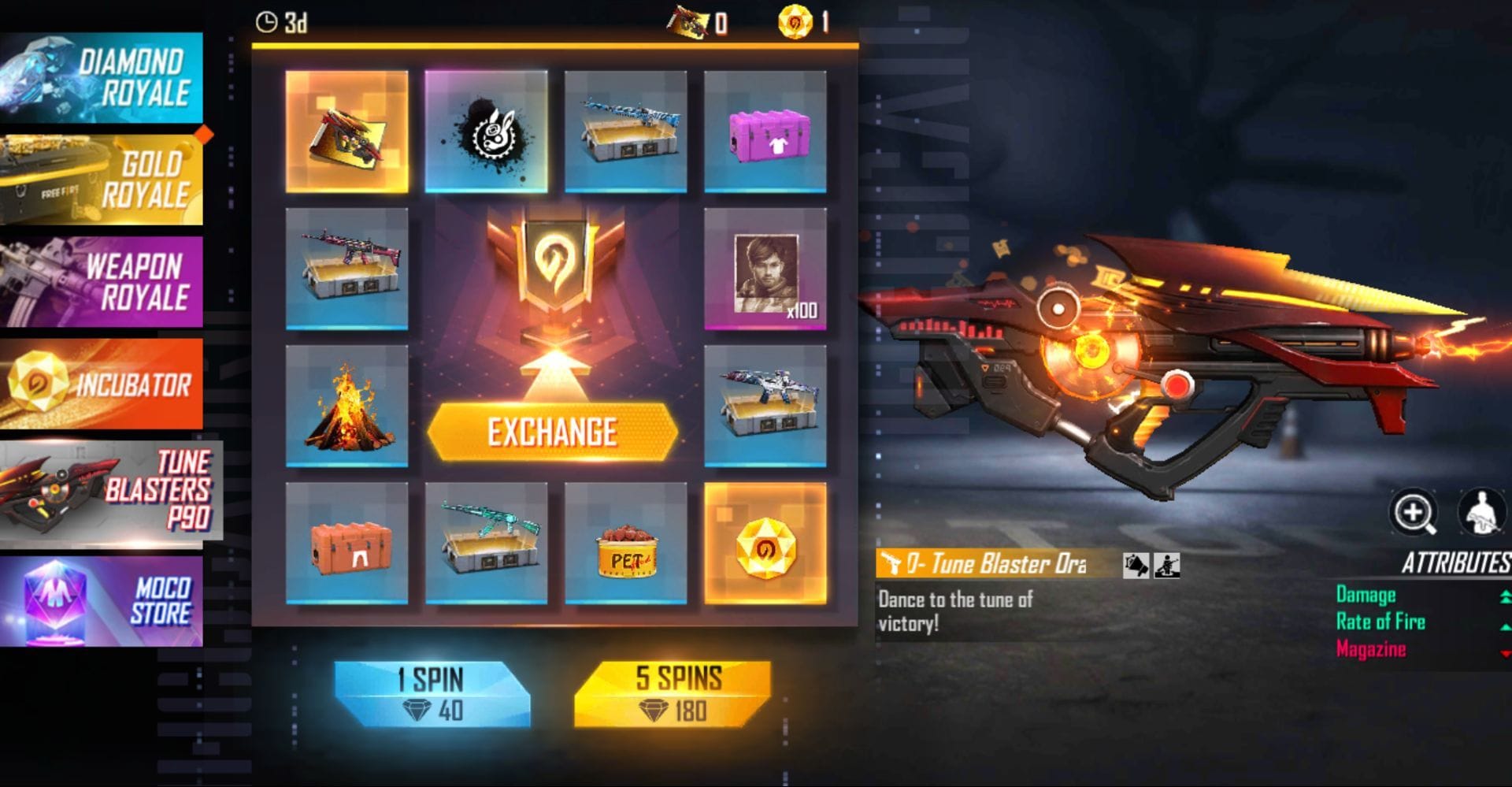This screenshot has height=787, width=1512.
Task: Click the Exchange button
Action: coord(552,432)
